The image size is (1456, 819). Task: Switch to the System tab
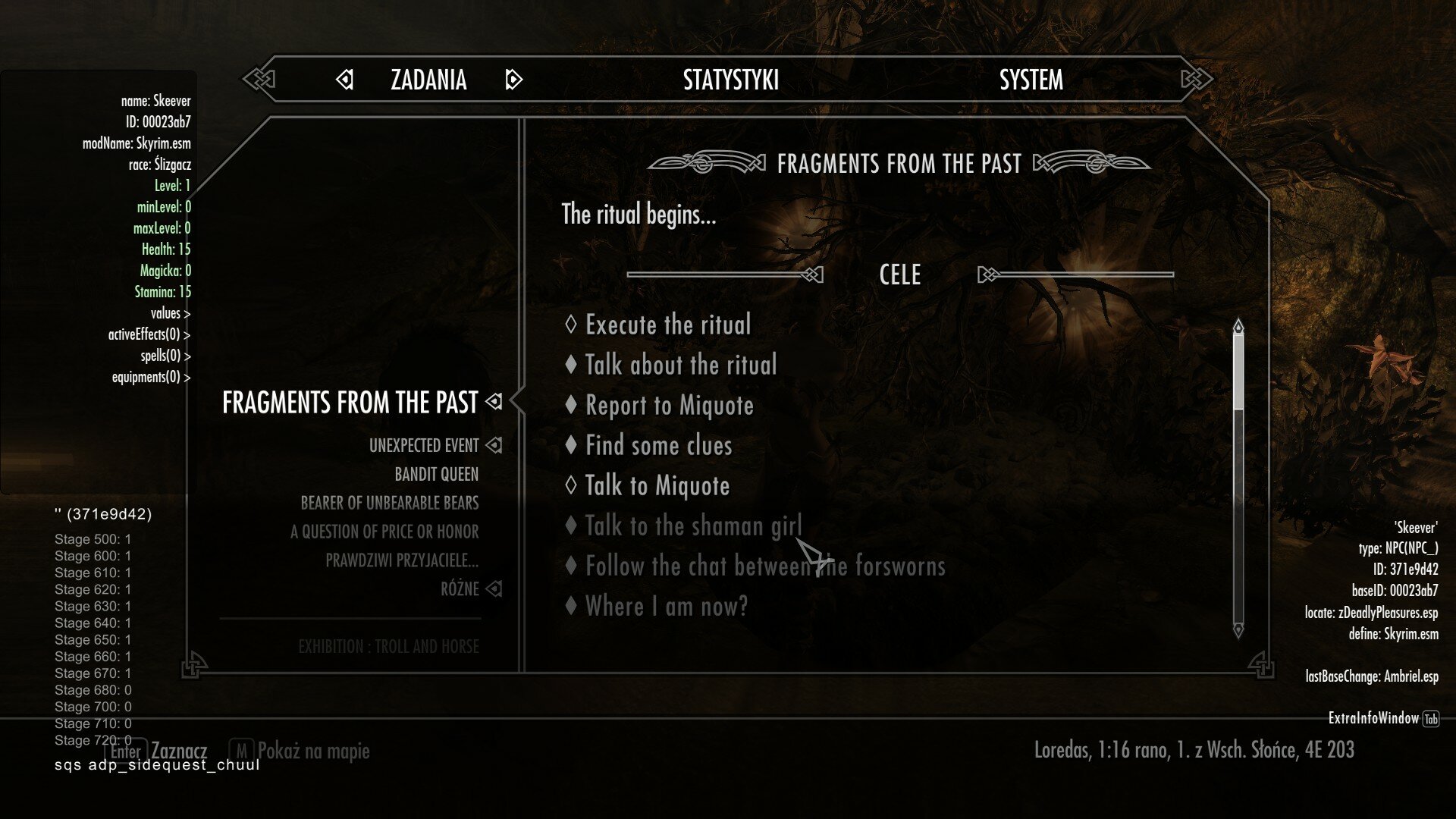point(1031,80)
